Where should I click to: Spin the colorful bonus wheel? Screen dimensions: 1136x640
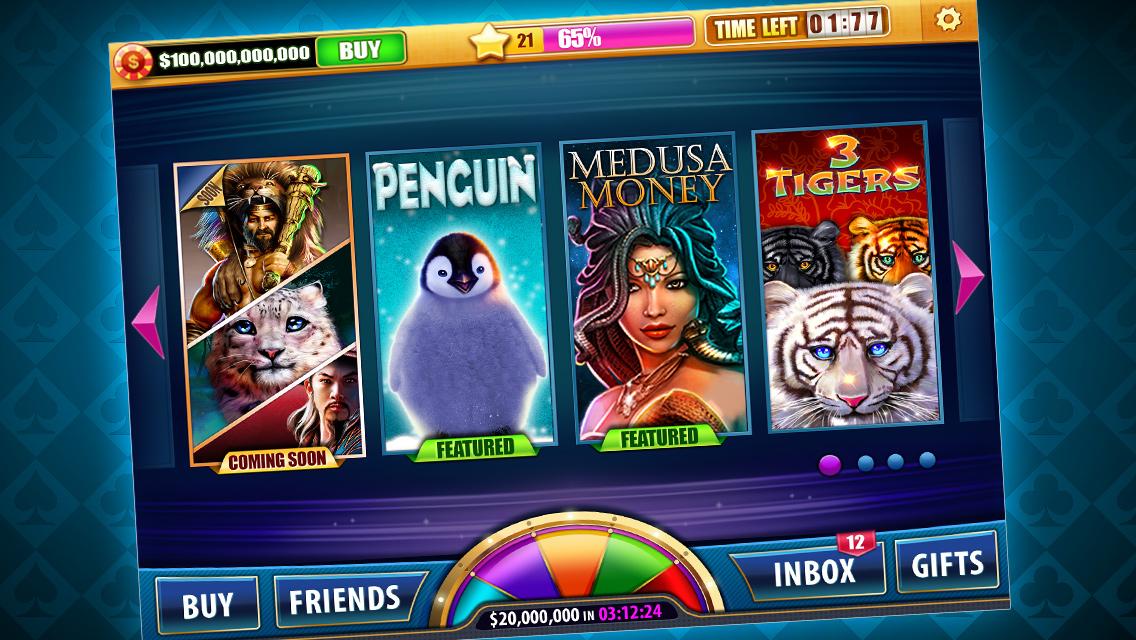click(585, 575)
